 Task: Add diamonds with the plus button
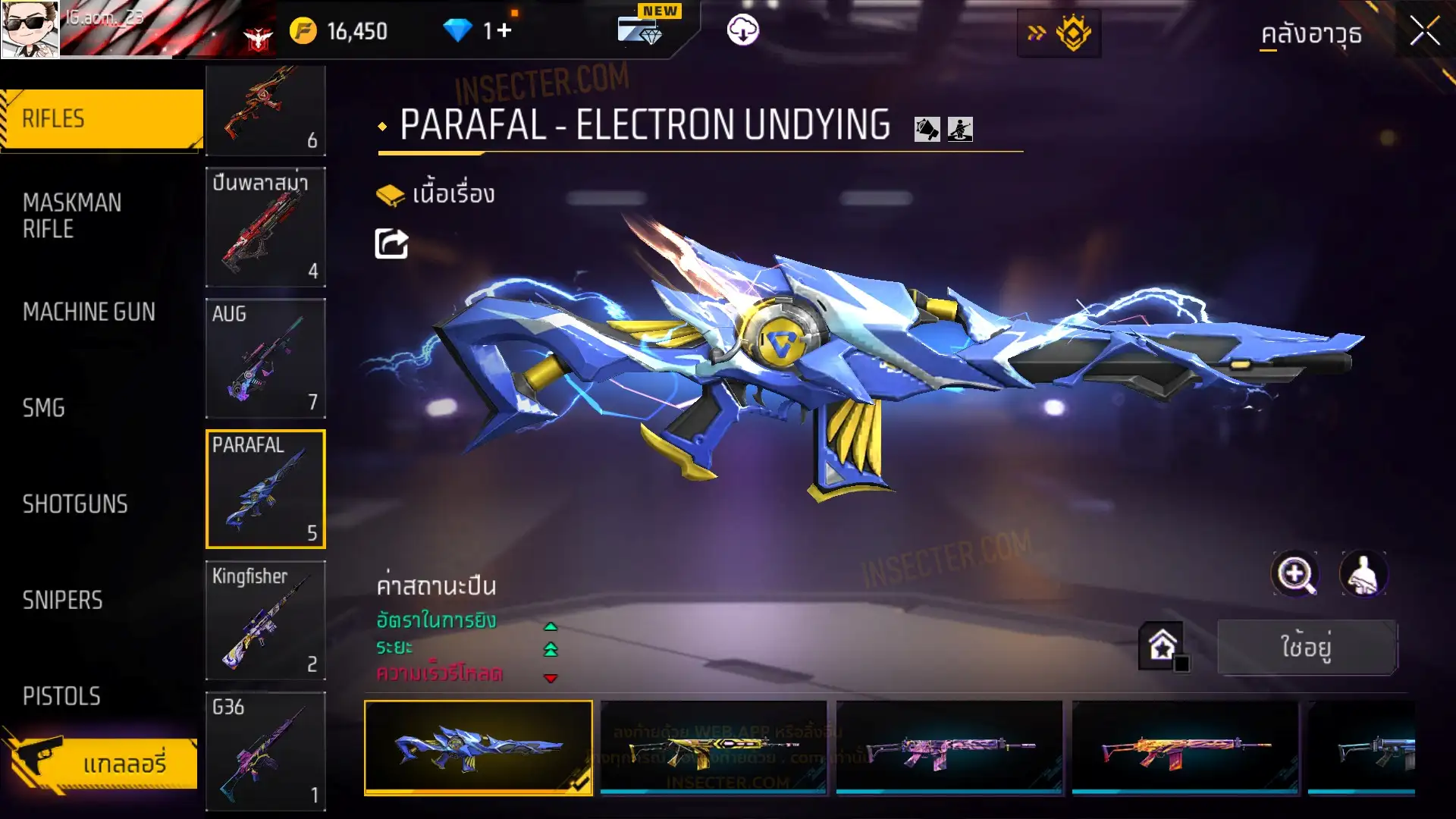tap(504, 30)
